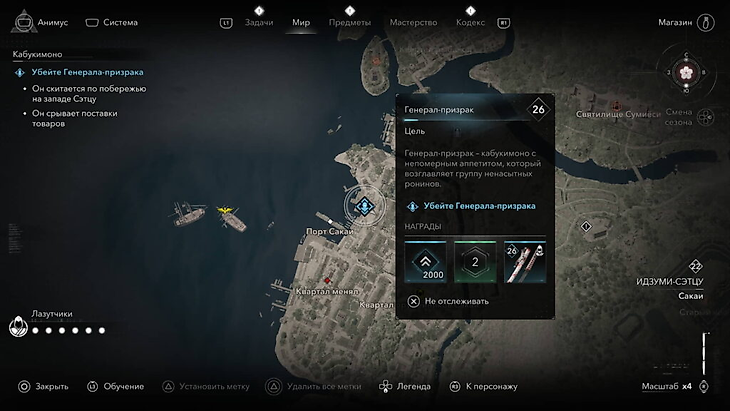Center map with К персонажу
Screen dimensions: 730x411
coord(483,386)
